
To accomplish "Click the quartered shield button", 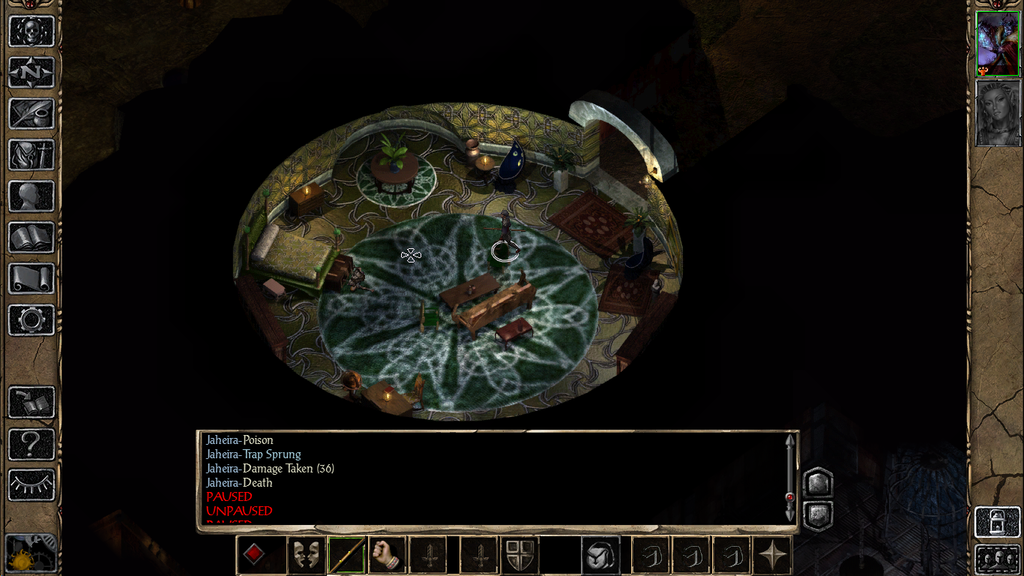I will click(518, 554).
